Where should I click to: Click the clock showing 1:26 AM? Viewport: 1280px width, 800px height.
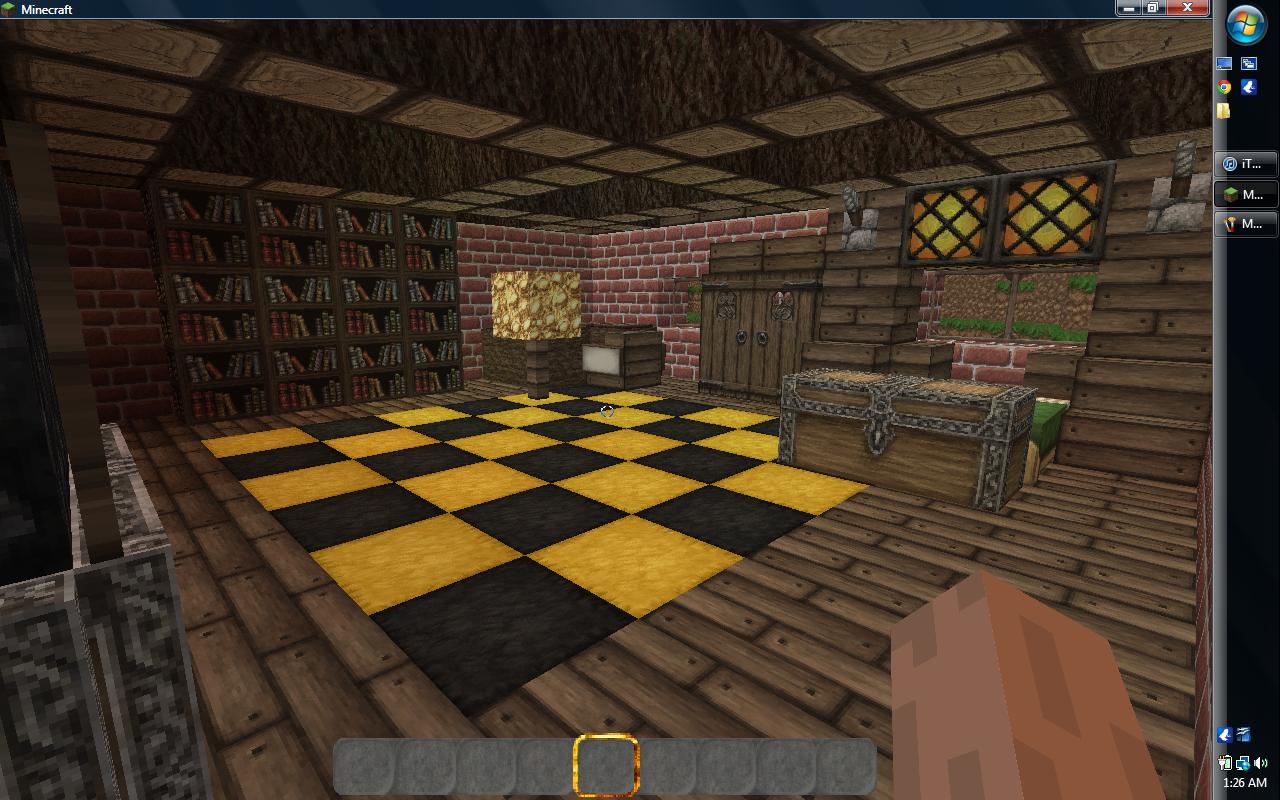point(1244,784)
